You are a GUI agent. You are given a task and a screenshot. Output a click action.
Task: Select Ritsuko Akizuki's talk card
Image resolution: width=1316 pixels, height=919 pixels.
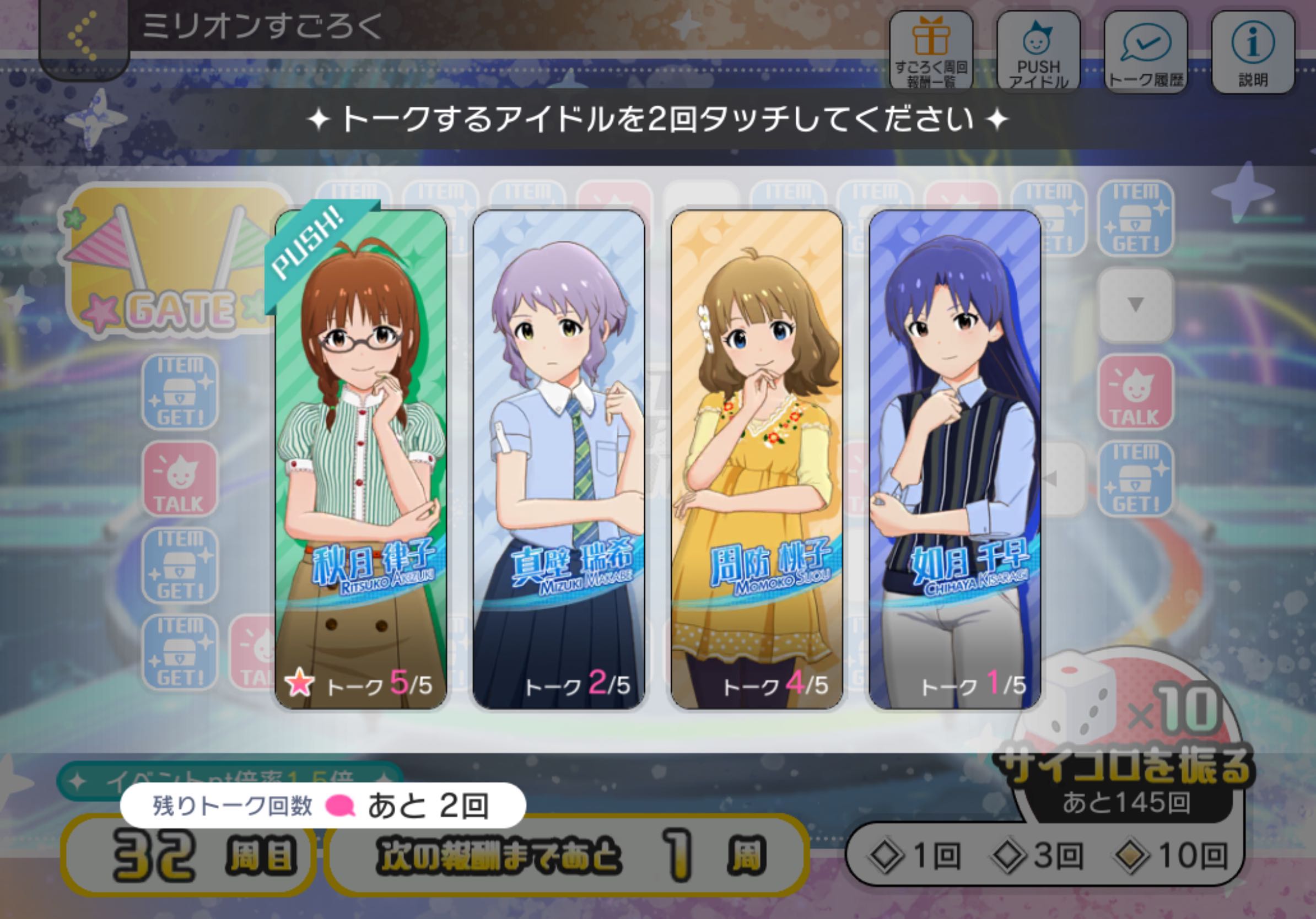(x=360, y=459)
